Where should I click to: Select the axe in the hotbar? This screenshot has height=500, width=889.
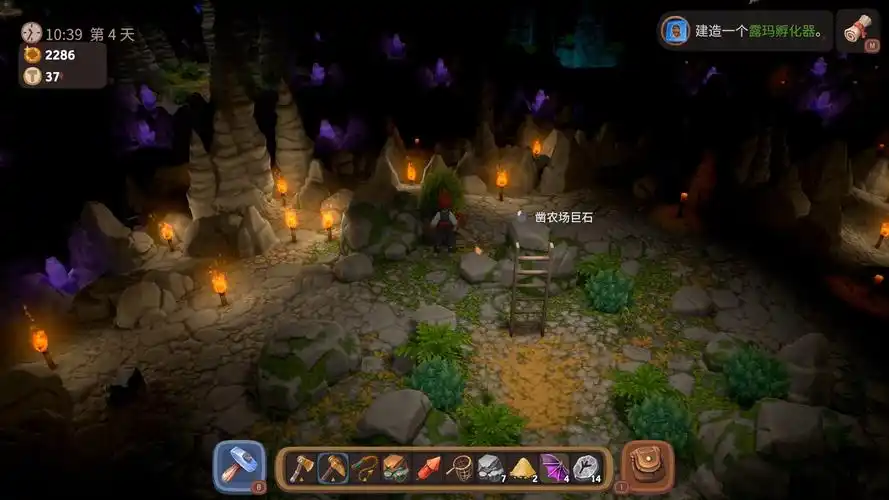pos(301,468)
